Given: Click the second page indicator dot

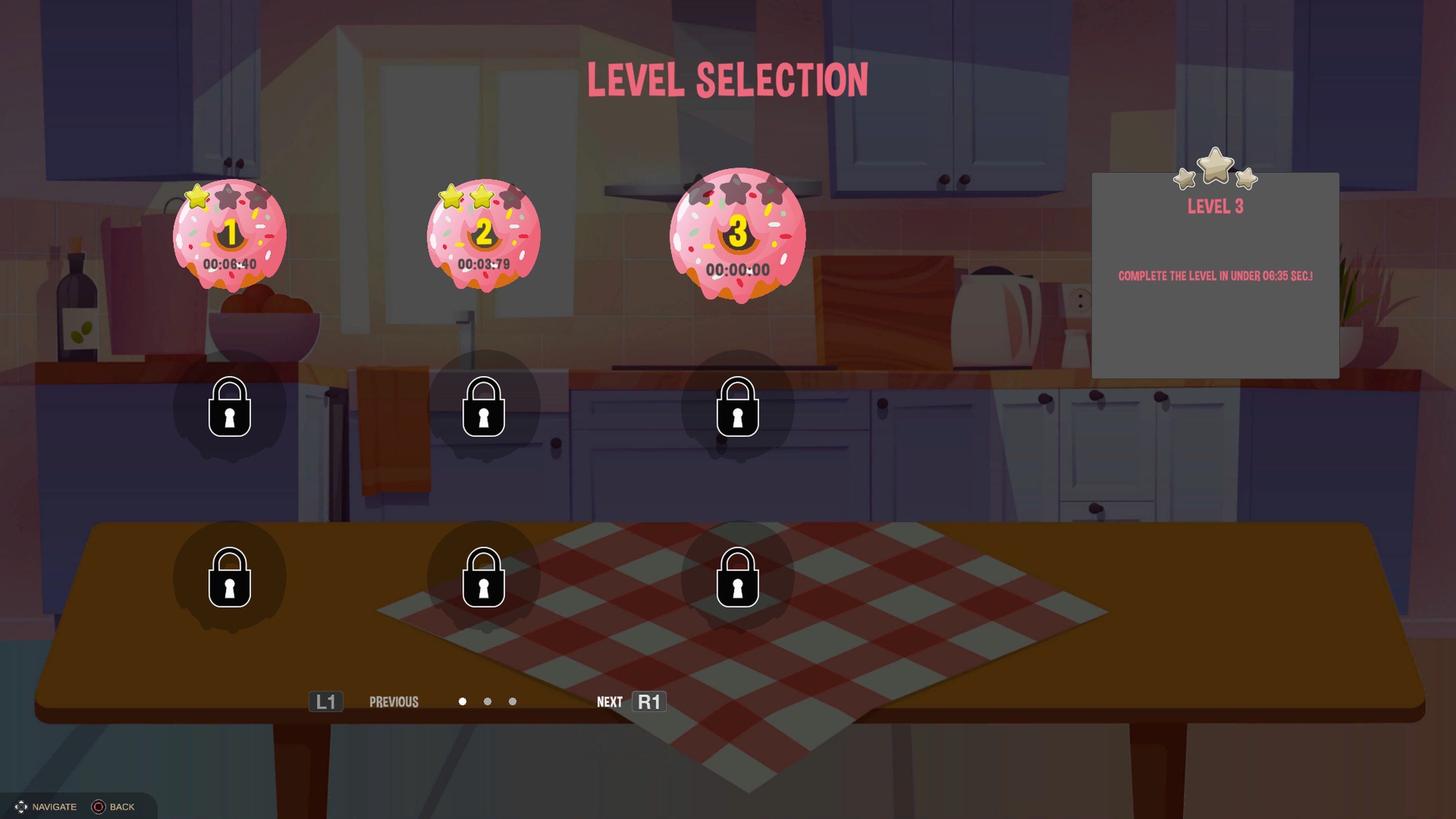Looking at the screenshot, I should point(488,701).
